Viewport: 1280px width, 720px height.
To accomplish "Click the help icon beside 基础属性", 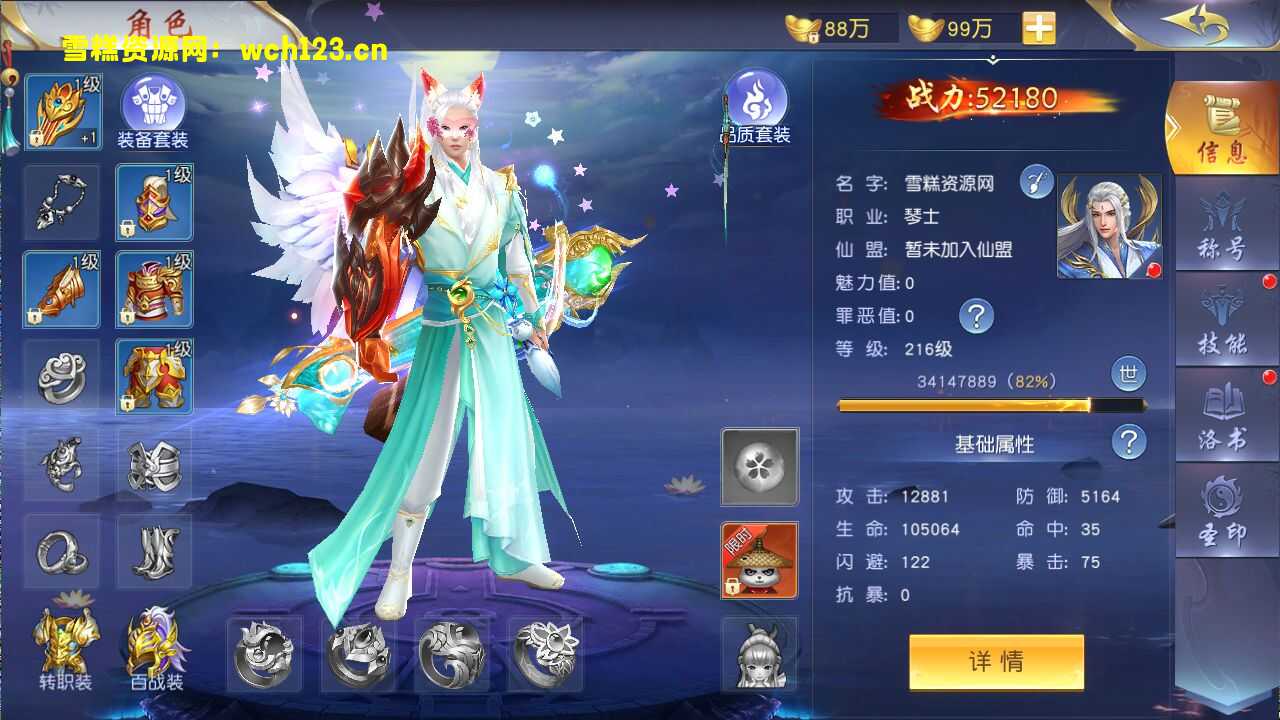I will click(x=1128, y=440).
